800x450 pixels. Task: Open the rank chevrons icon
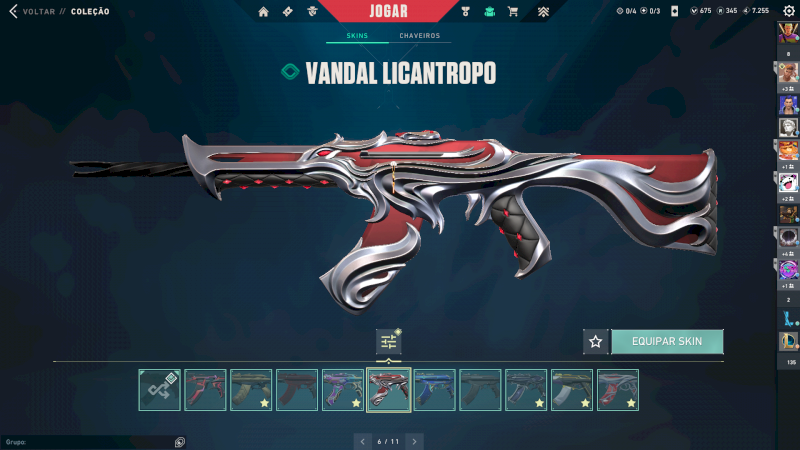[542, 12]
